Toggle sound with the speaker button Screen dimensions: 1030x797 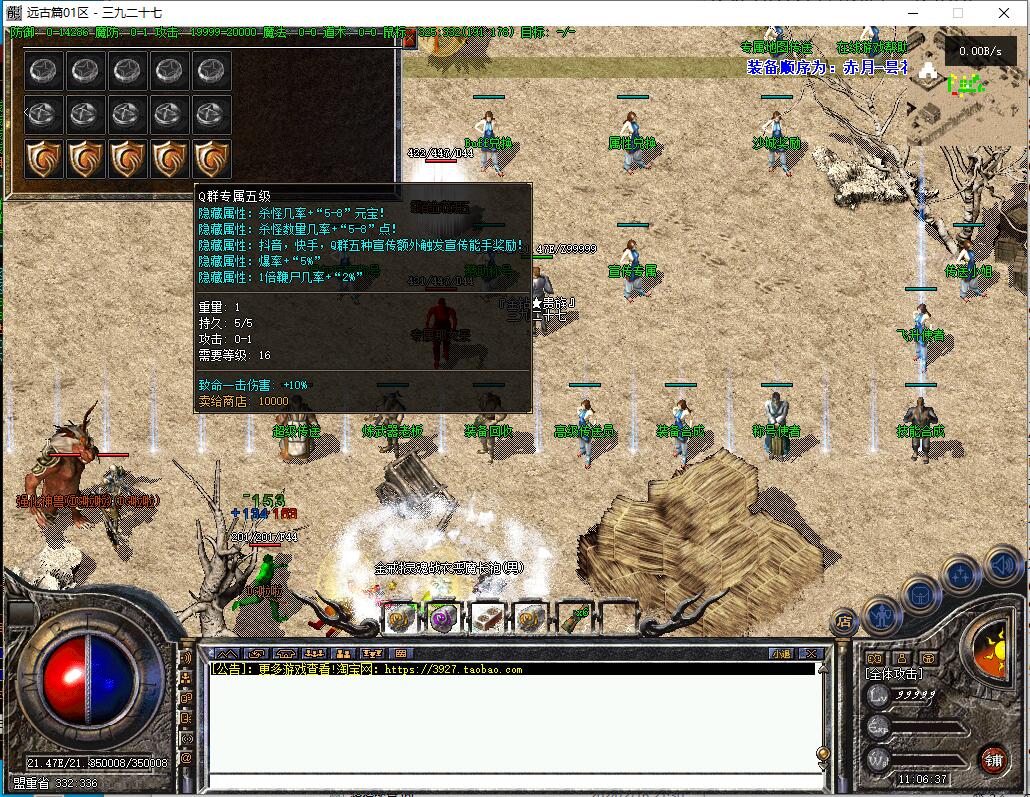pos(1002,567)
